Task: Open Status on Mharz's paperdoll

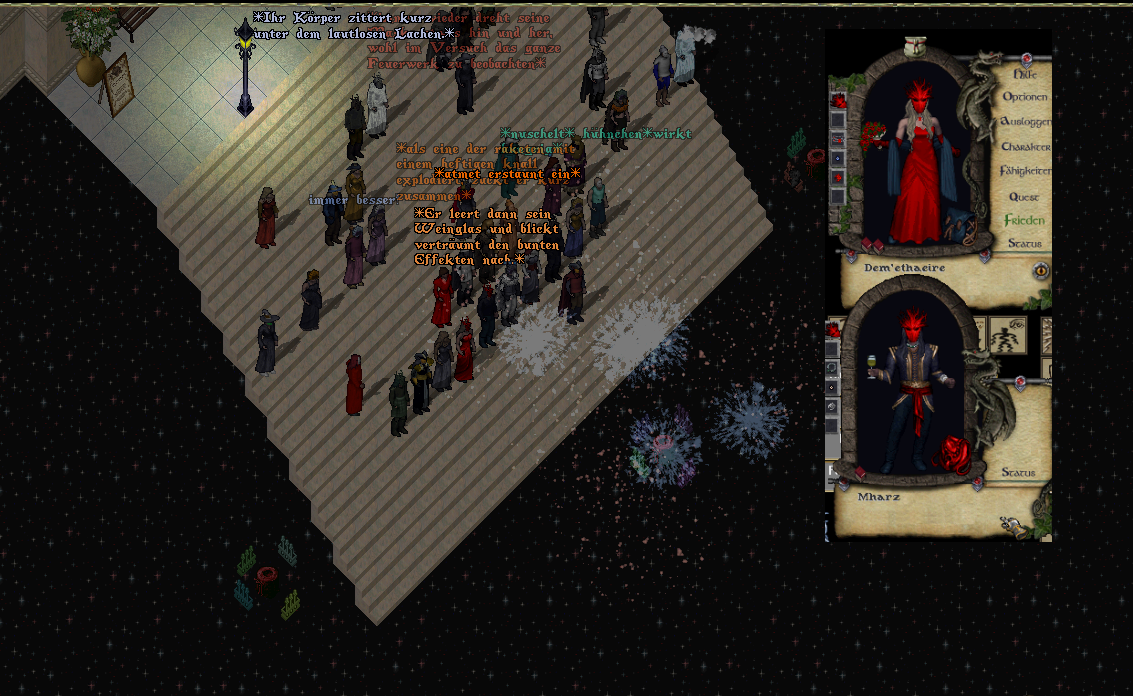Action: click(x=1018, y=472)
